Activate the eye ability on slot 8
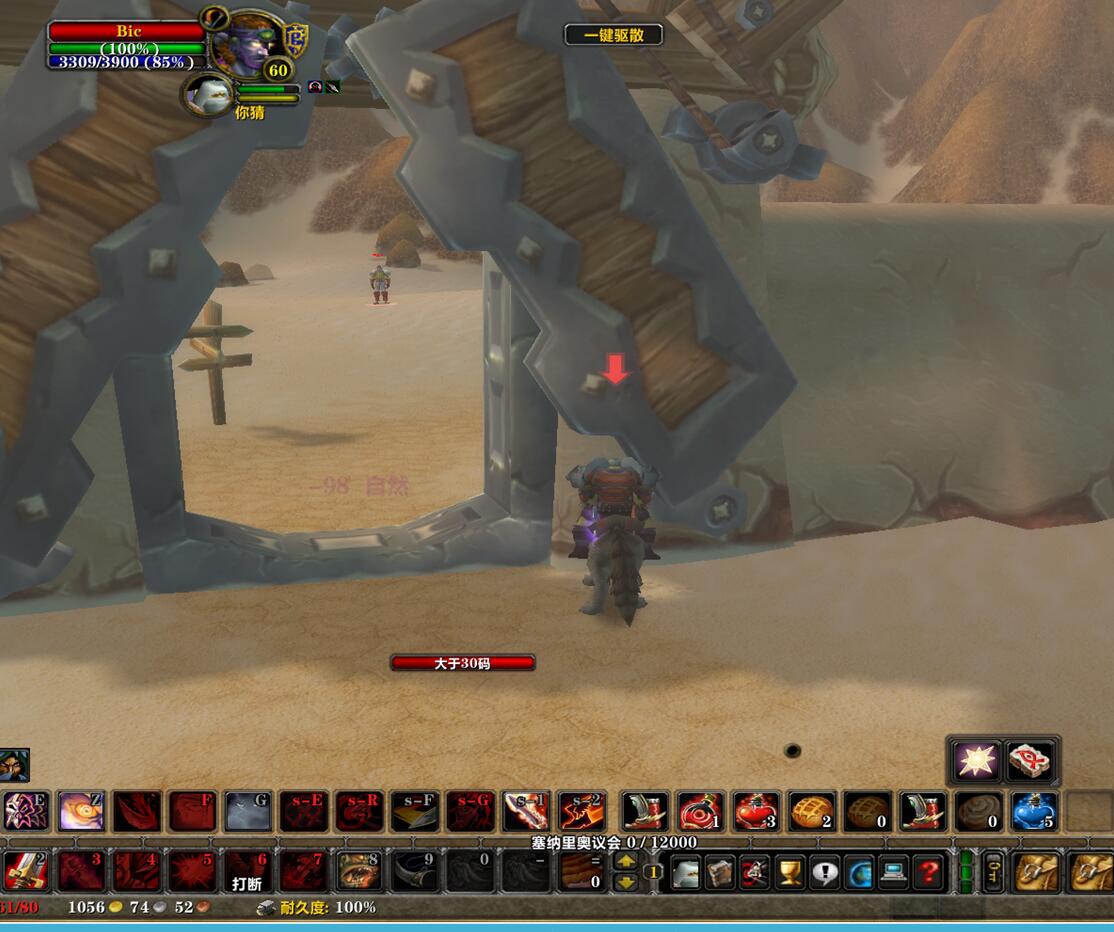The width and height of the screenshot is (1114, 932). tap(358, 871)
